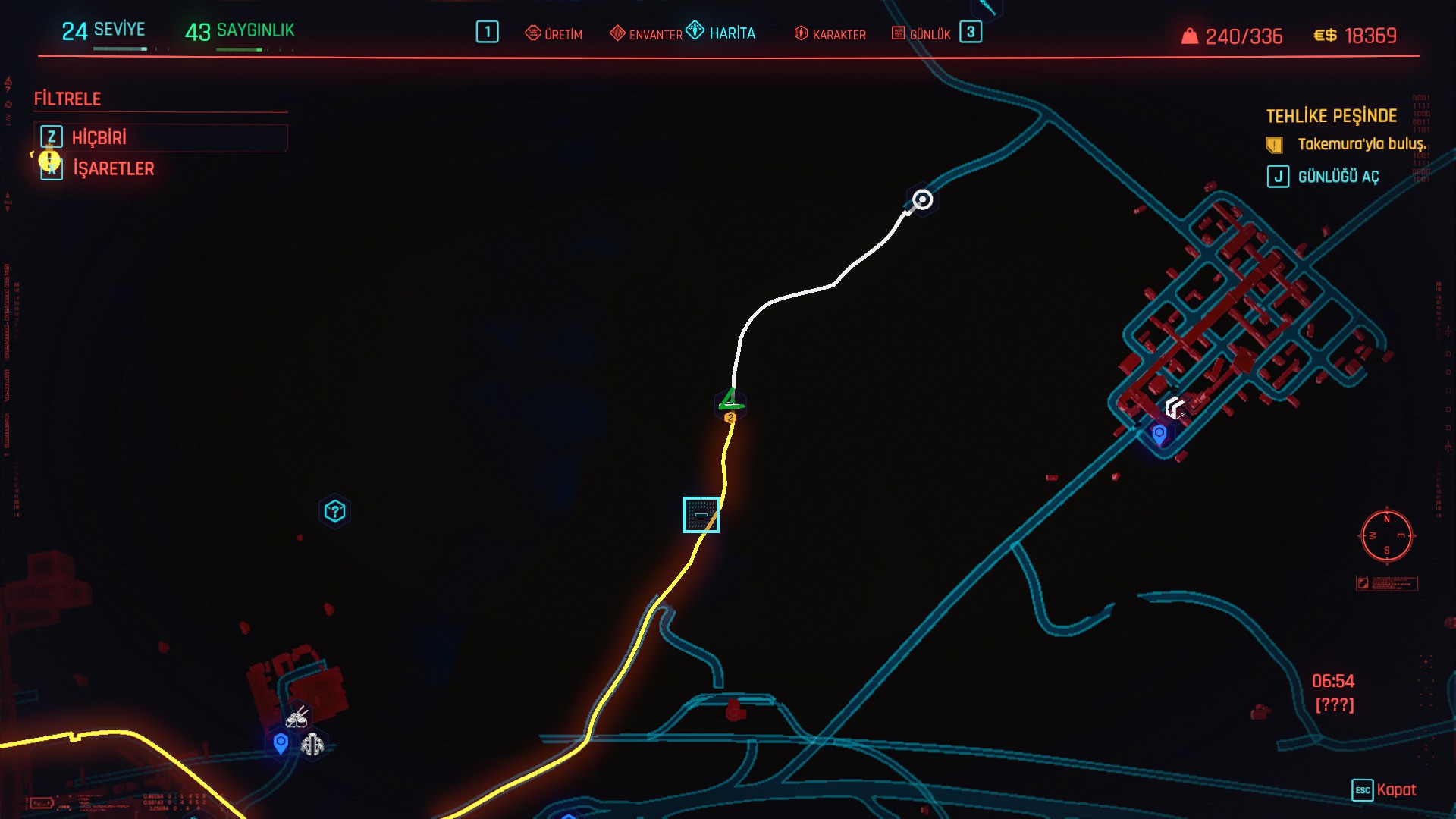Image resolution: width=1456 pixels, height=819 pixels.
Task: Click the N-E-S-W compass dial
Action: coord(1386,535)
